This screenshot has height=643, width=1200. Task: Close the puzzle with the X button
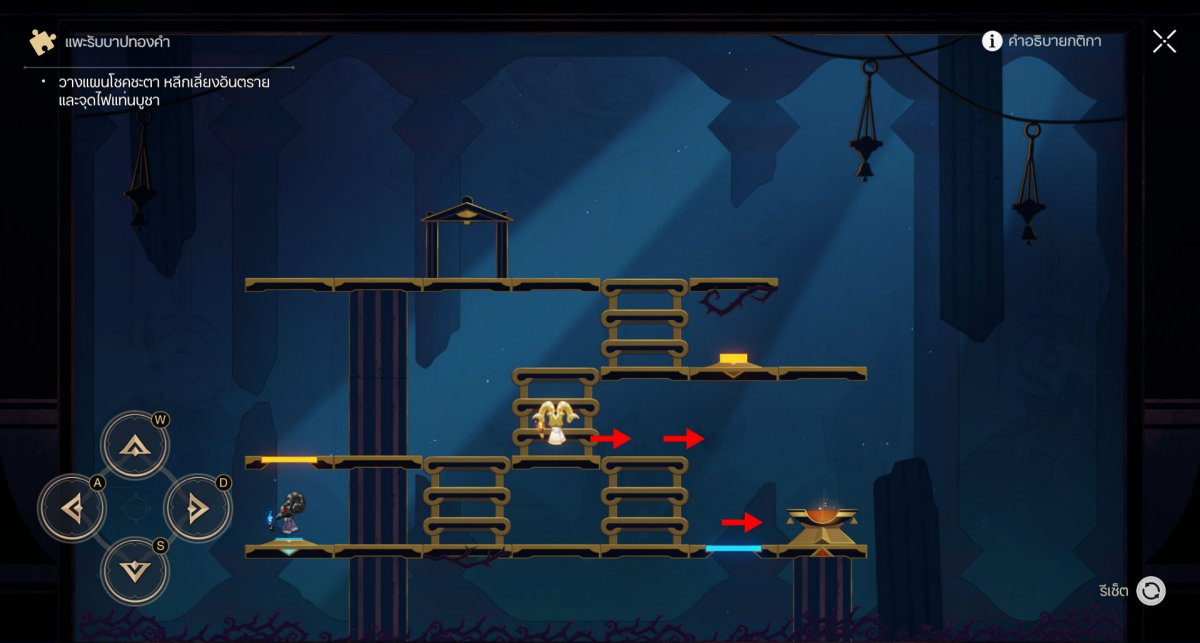tap(1164, 41)
